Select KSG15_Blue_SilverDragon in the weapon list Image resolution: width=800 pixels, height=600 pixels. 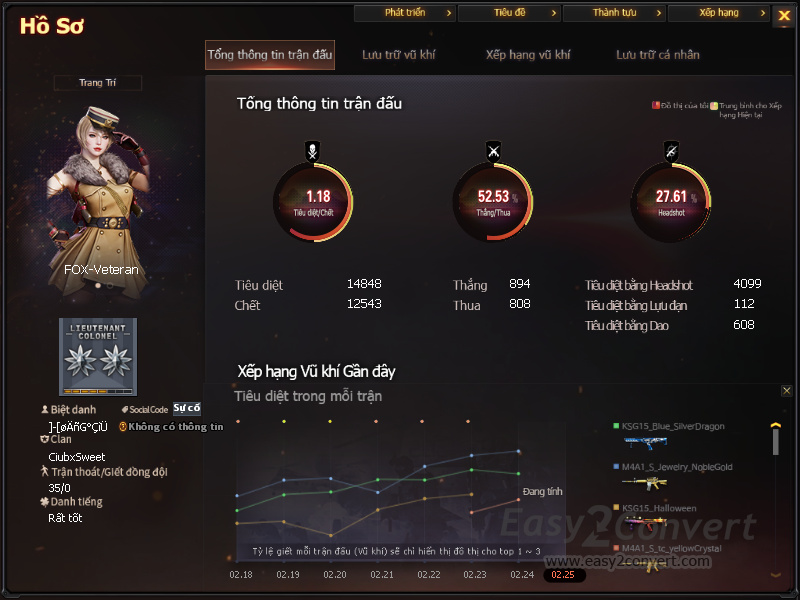[672, 427]
